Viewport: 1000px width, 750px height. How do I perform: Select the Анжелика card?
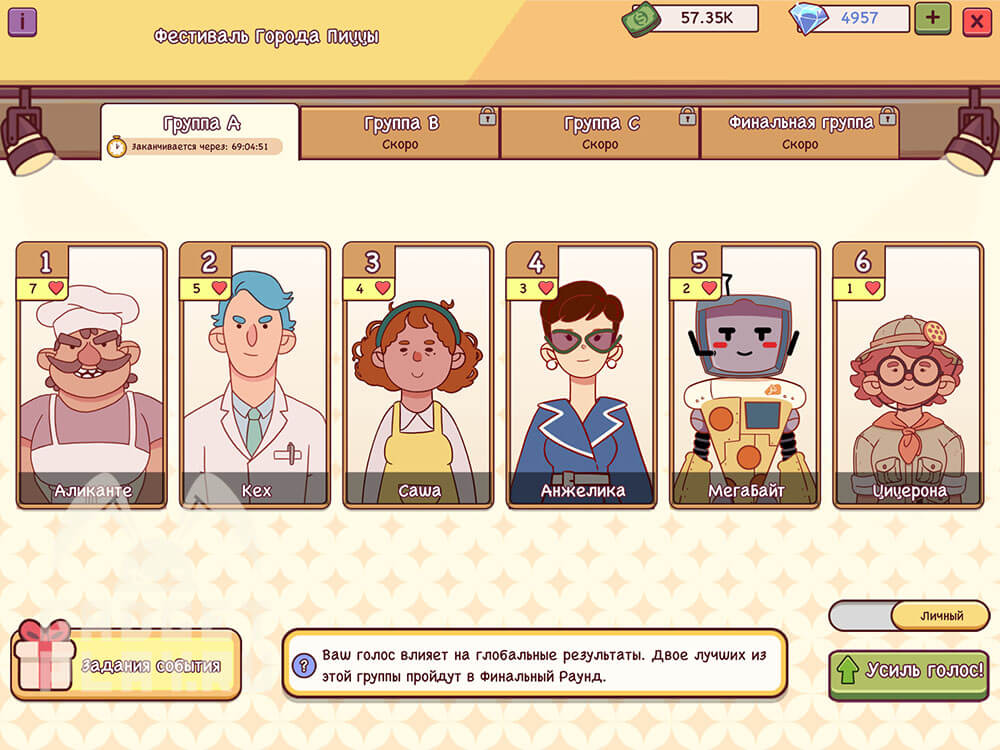[x=582, y=375]
